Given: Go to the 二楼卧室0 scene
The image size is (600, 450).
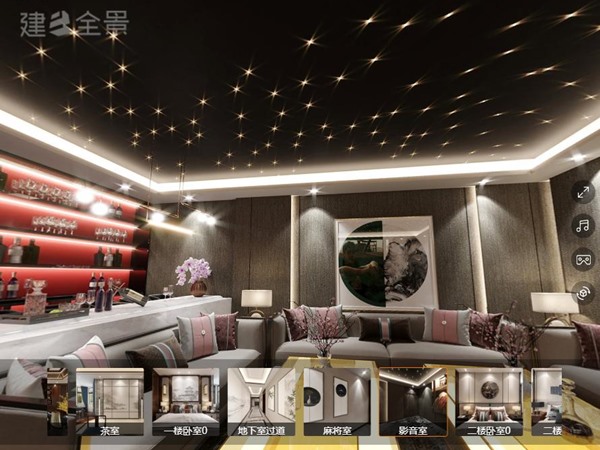Looking at the screenshot, I should tap(489, 402).
